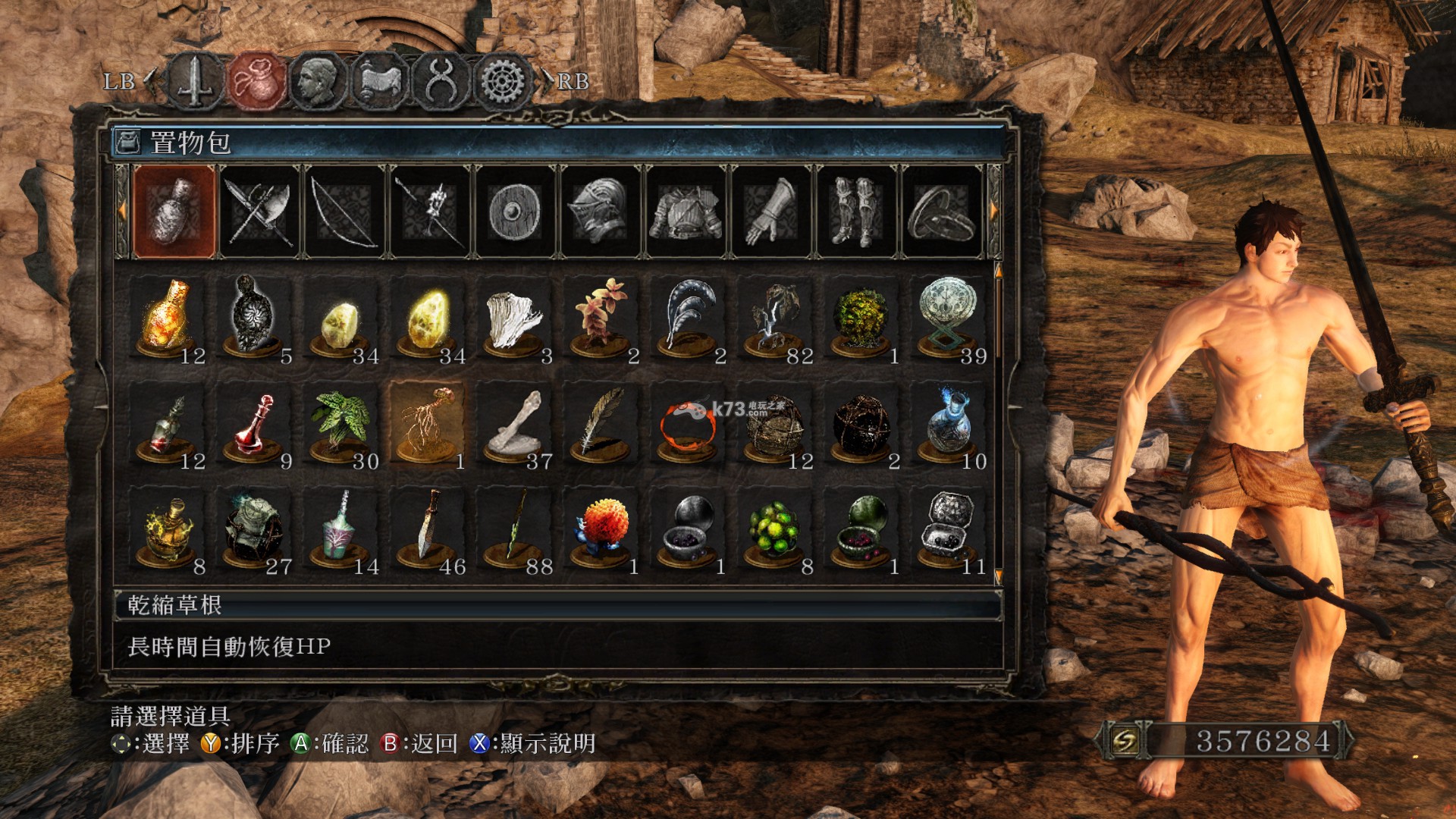Select the orange flower cluster item
Viewport: 1456px width, 819px height.
coord(601,529)
